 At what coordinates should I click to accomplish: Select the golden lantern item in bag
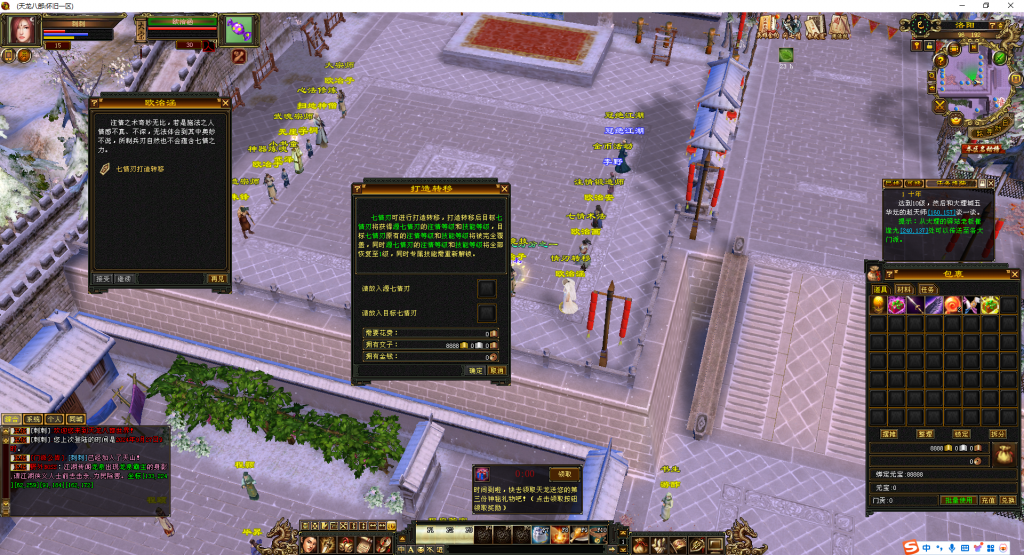[x=879, y=304]
